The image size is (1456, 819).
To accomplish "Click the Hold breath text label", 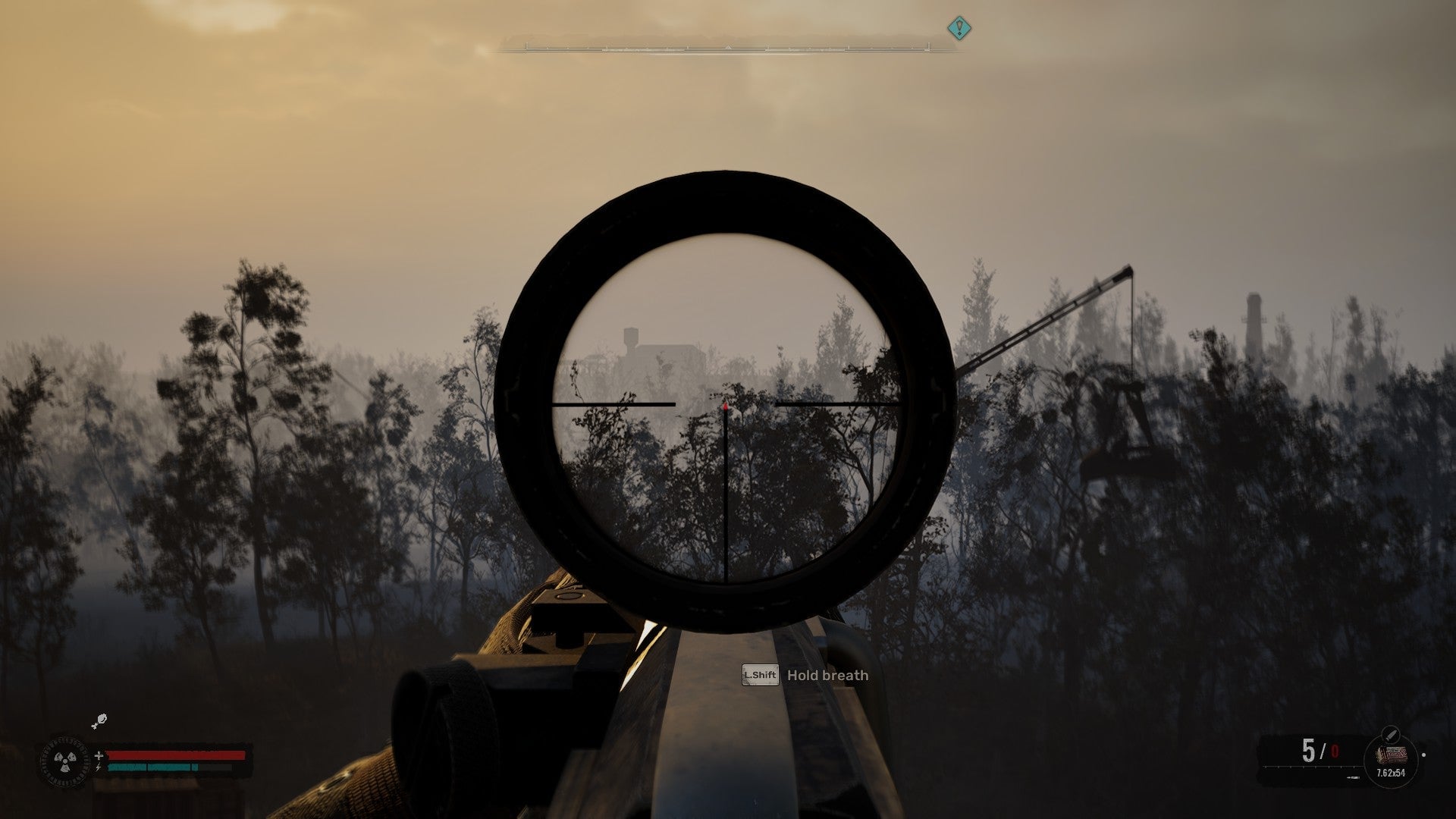I will 827,676.
